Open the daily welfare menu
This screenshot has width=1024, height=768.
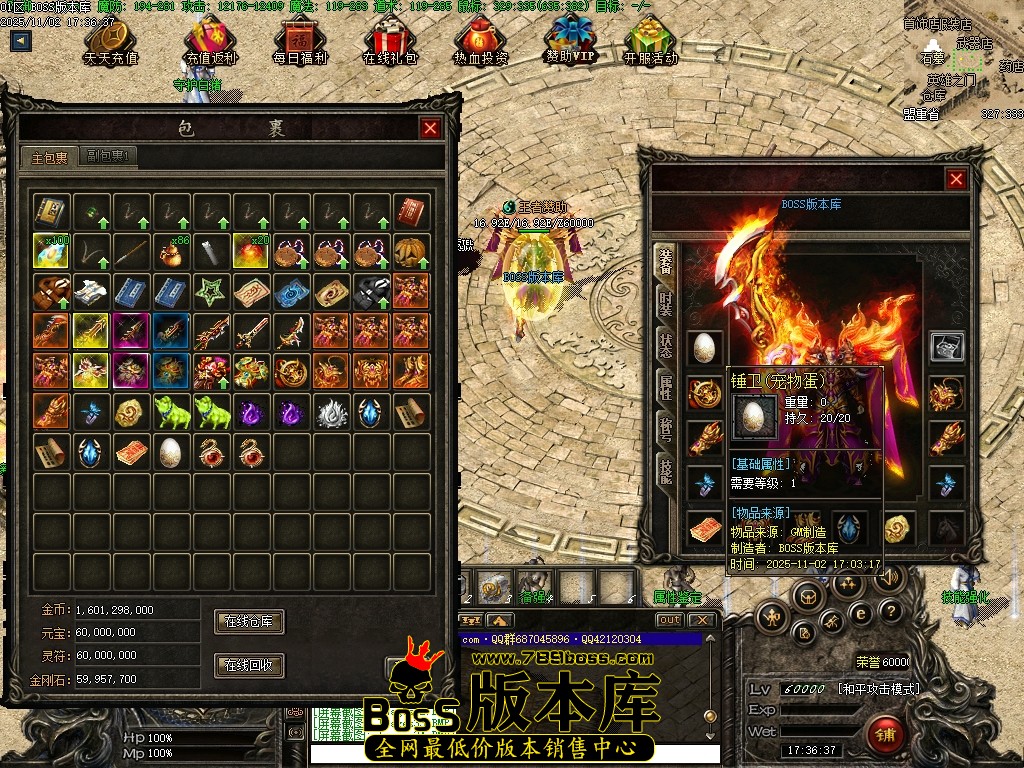pos(300,40)
